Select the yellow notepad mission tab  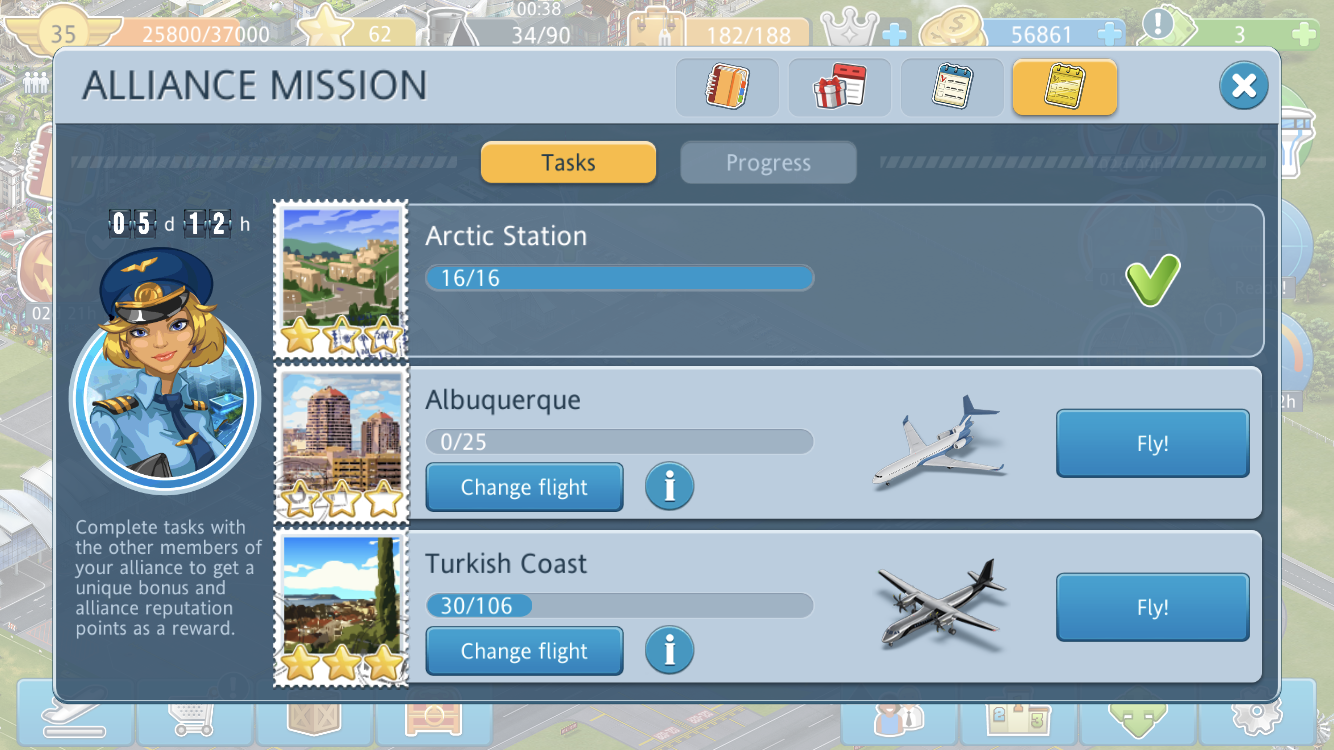1064,87
